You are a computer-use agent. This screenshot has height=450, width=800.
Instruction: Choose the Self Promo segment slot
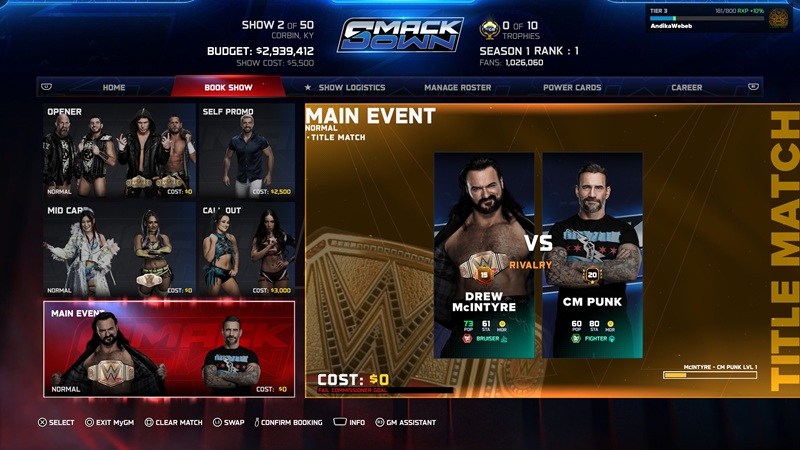click(x=247, y=150)
